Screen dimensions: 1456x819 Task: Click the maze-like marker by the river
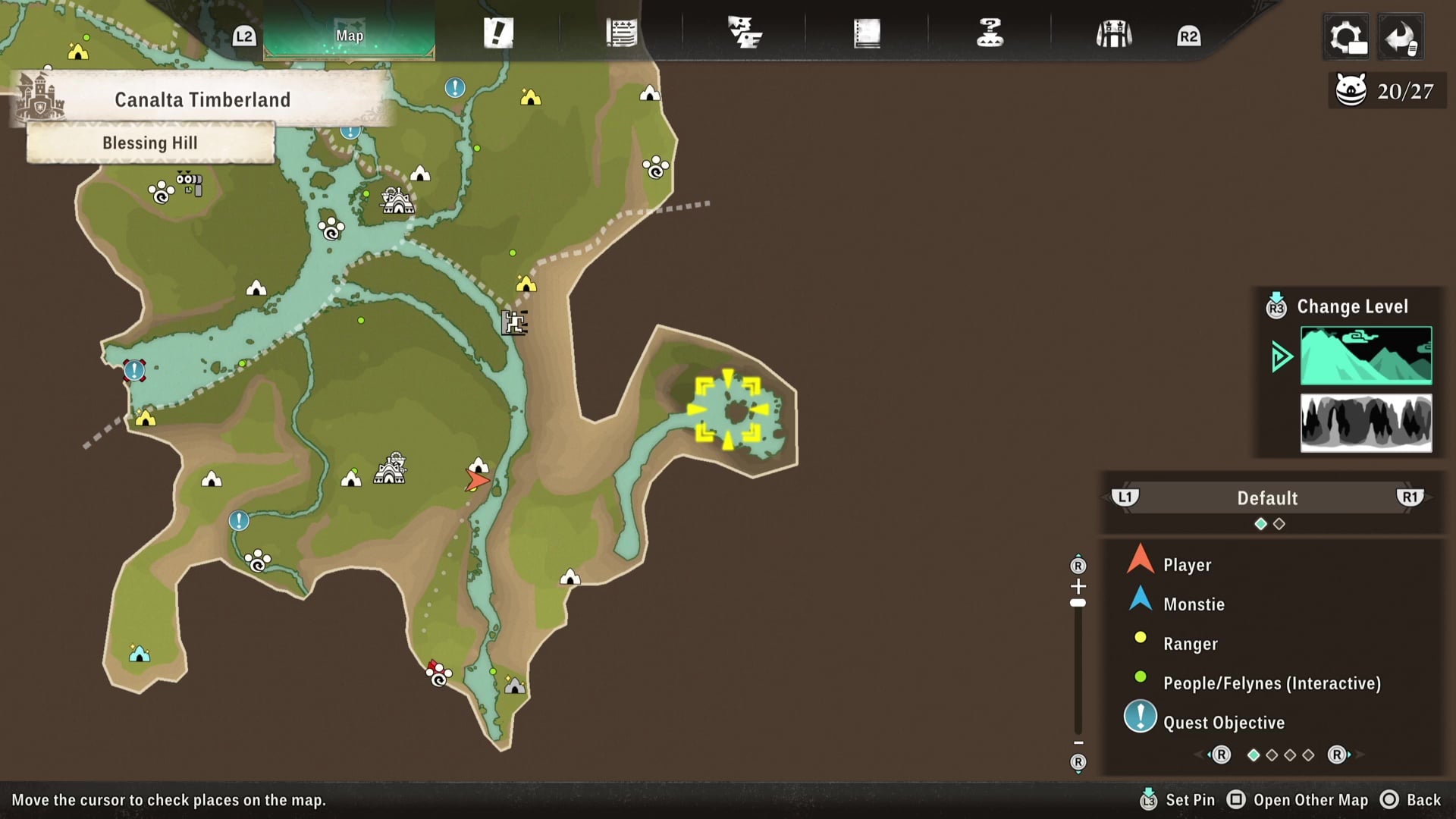(515, 322)
